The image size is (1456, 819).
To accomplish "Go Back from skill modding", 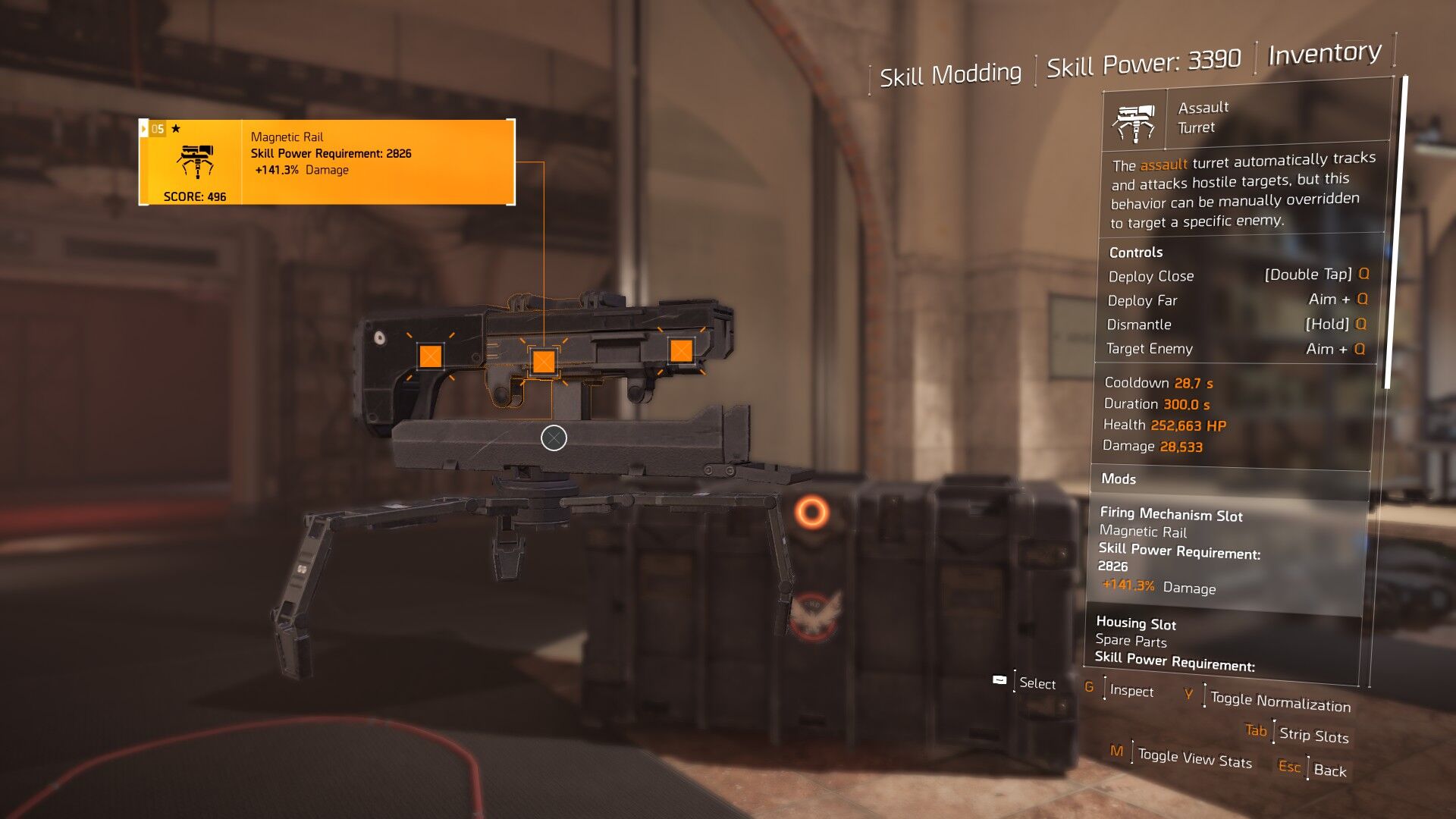I will pyautogui.click(x=1329, y=770).
